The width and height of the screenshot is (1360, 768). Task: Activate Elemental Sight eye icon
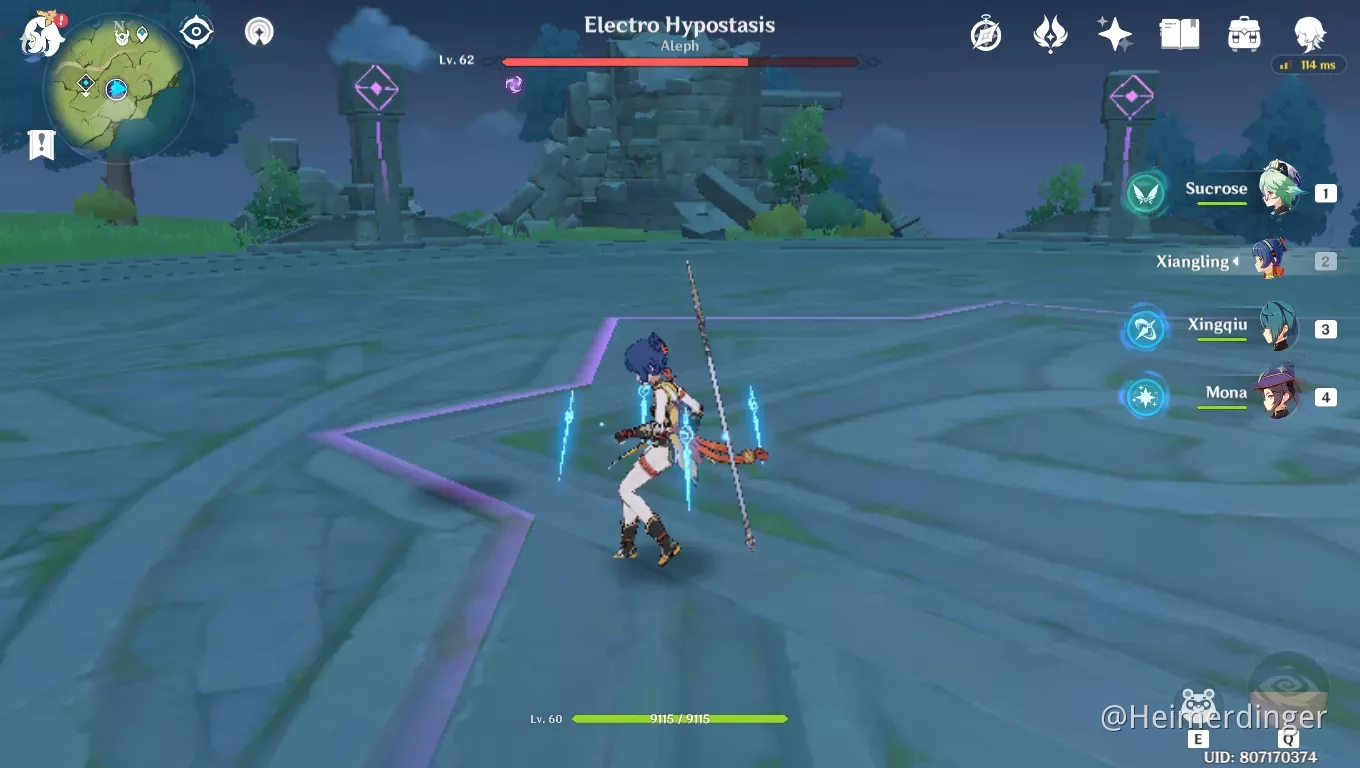pyautogui.click(x=195, y=31)
